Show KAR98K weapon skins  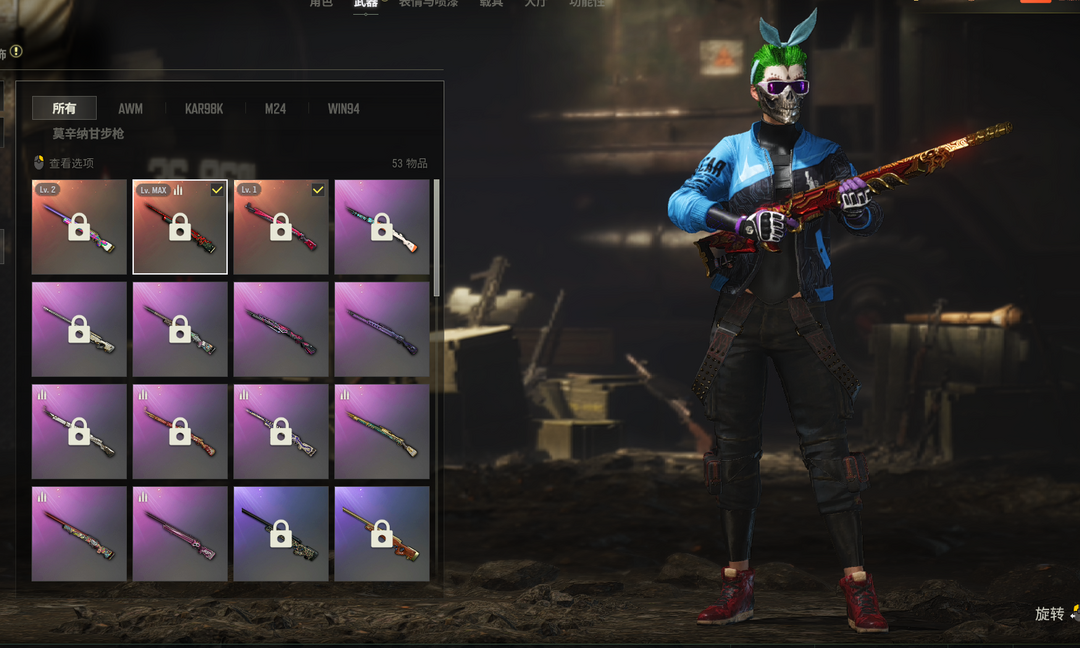pos(204,108)
